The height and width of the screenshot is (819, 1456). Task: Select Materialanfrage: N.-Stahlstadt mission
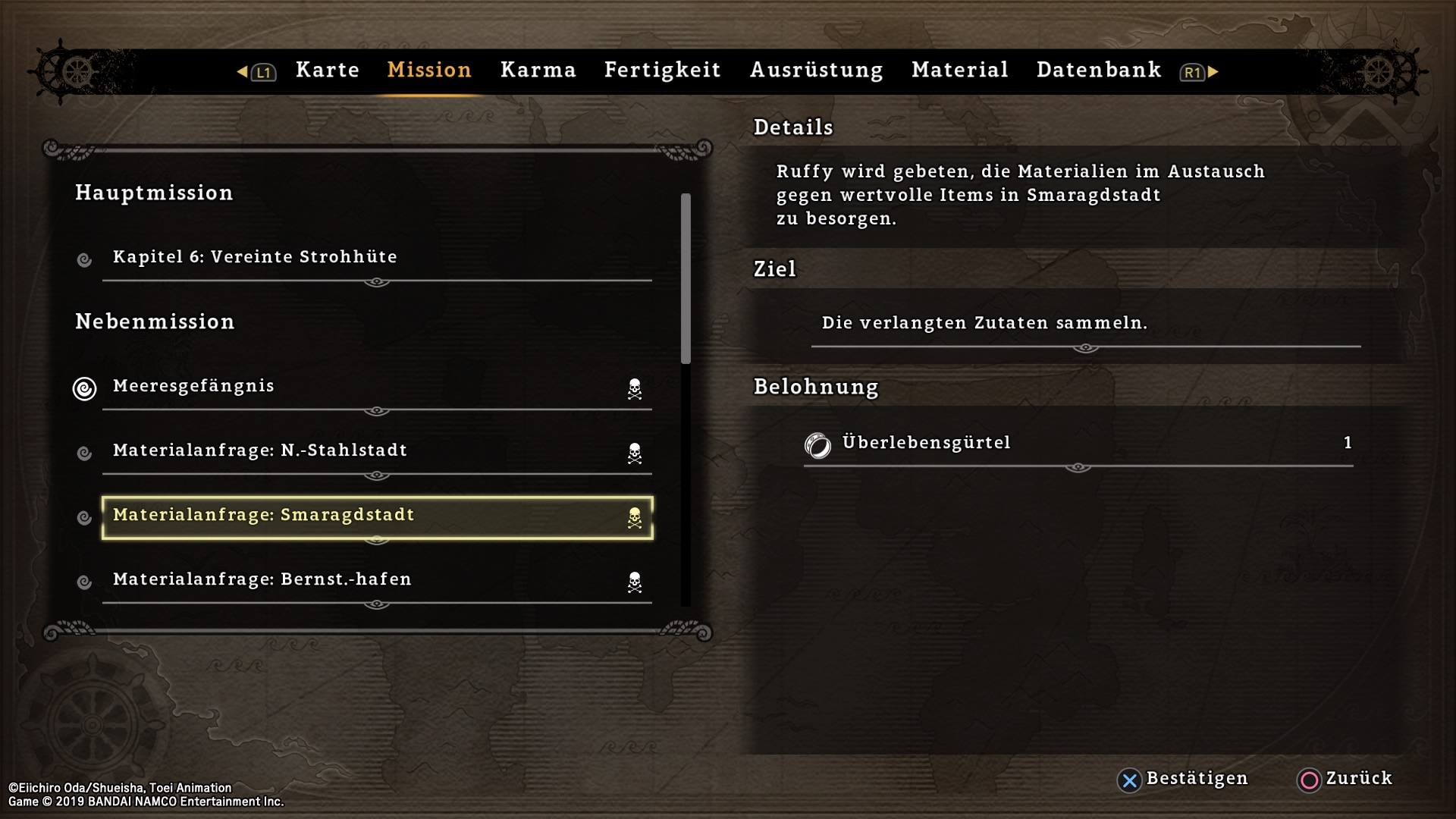(376, 451)
